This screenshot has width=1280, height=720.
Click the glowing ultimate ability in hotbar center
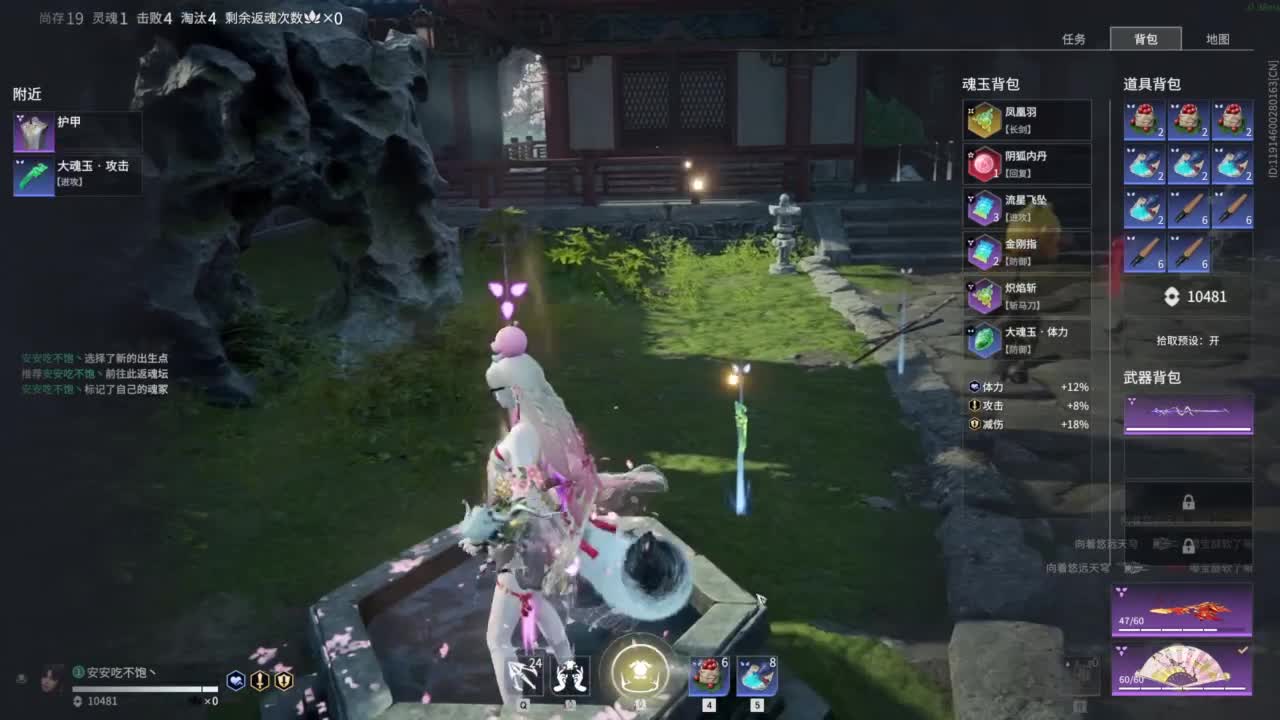click(x=638, y=672)
